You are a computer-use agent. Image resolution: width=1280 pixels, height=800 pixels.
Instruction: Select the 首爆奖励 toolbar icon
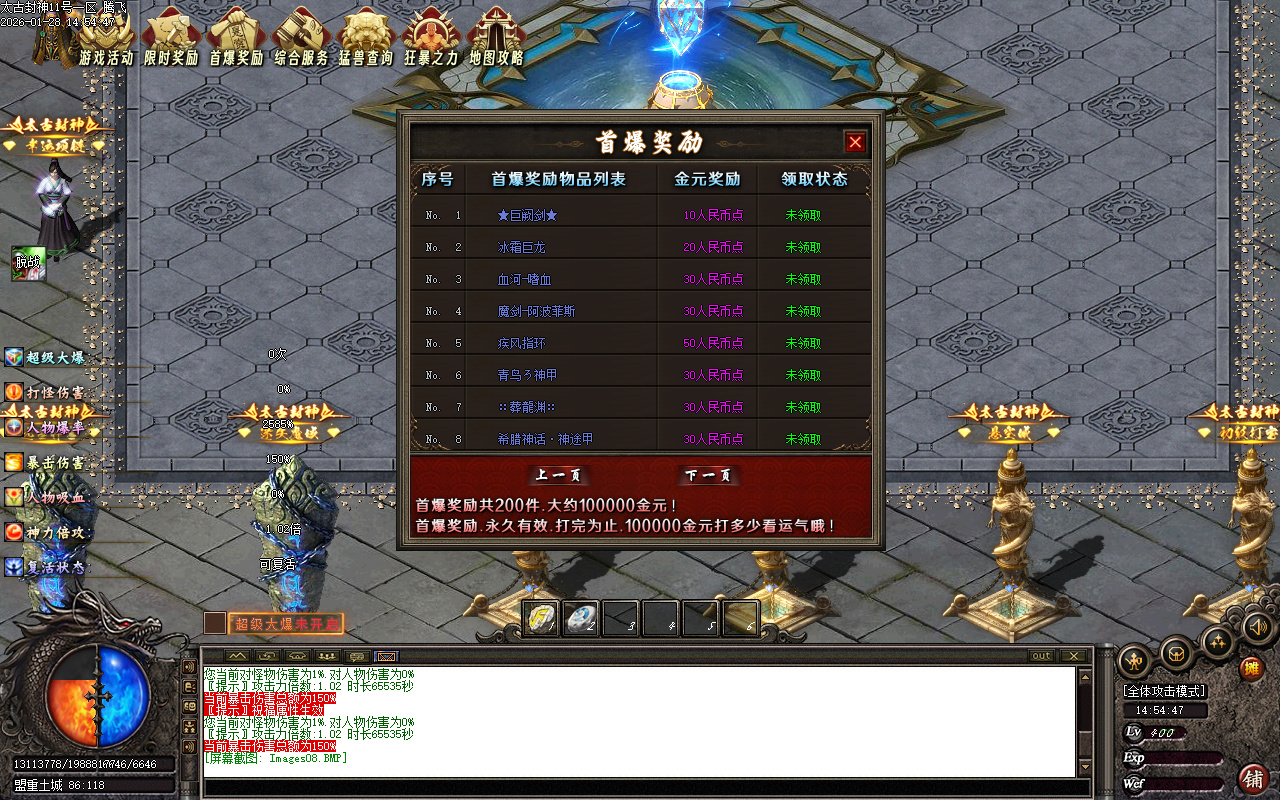tap(236, 35)
